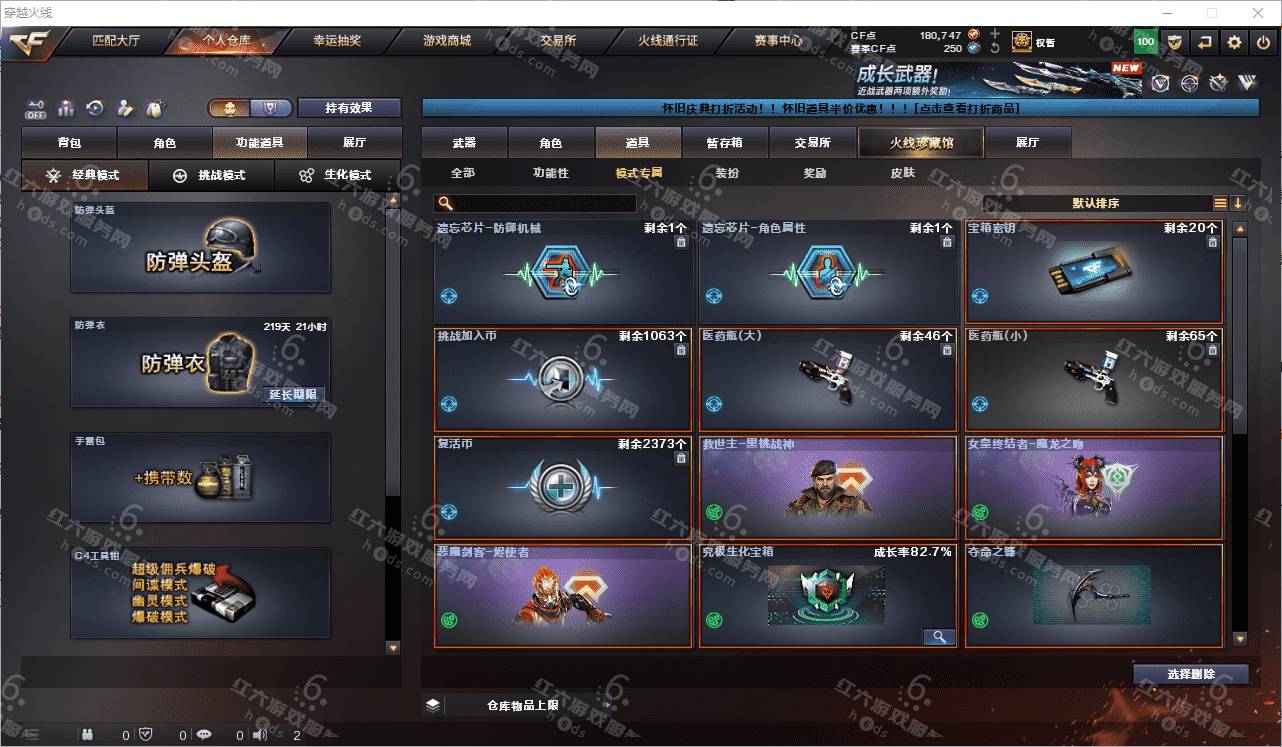Go to 游戏商城 game shop

[x=446, y=41]
